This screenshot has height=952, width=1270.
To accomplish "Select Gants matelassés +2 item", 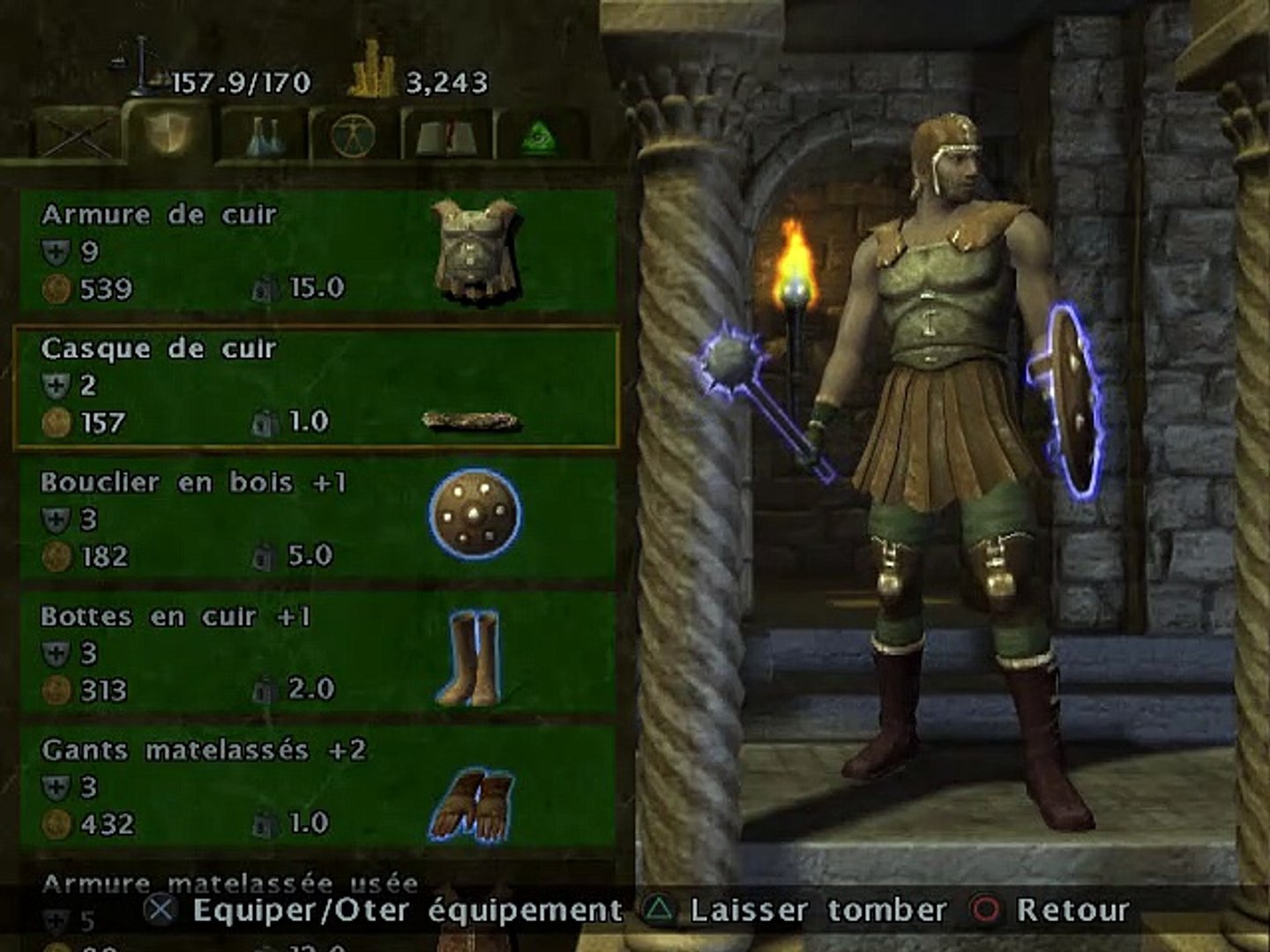I will tap(317, 788).
